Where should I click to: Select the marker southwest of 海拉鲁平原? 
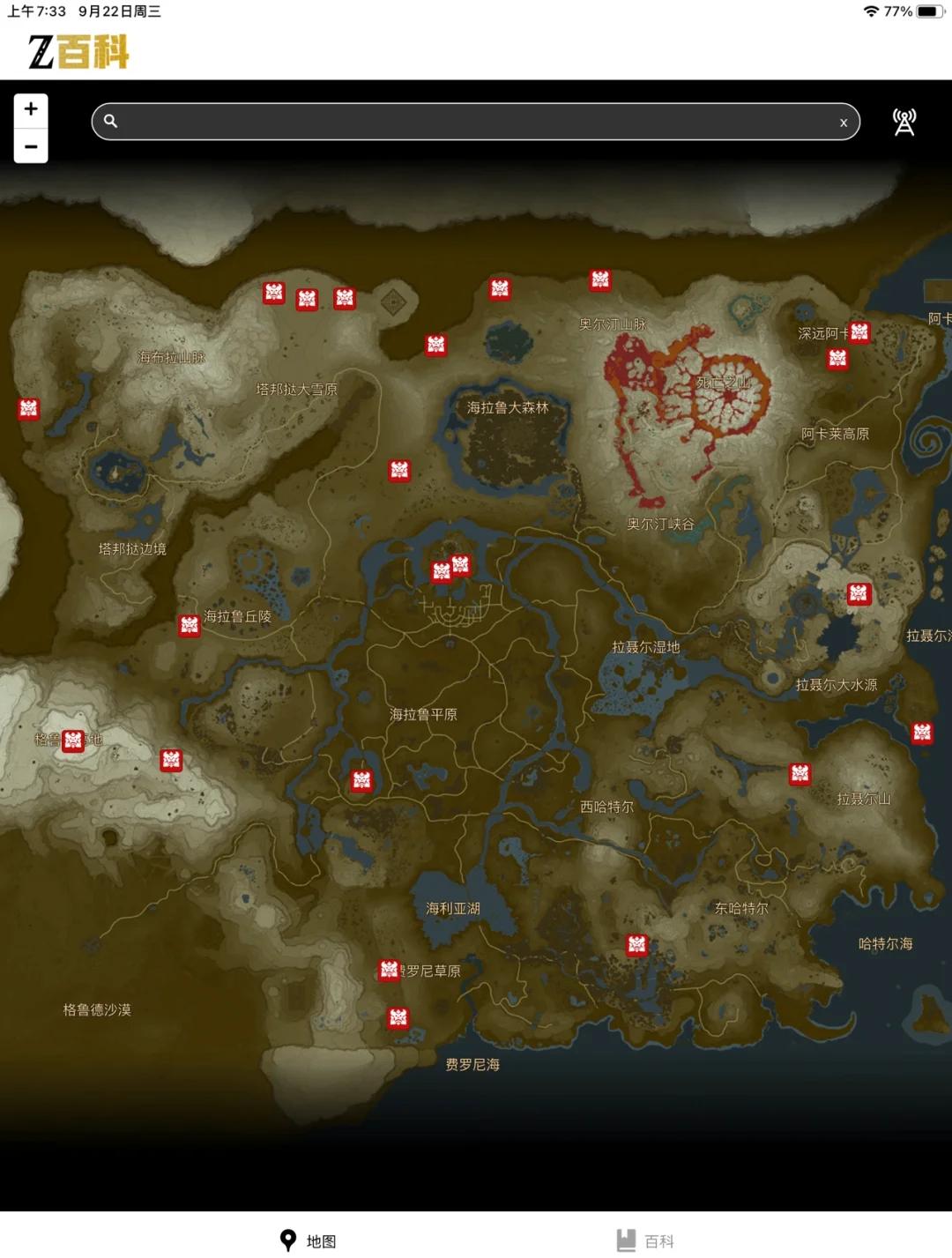[361, 780]
